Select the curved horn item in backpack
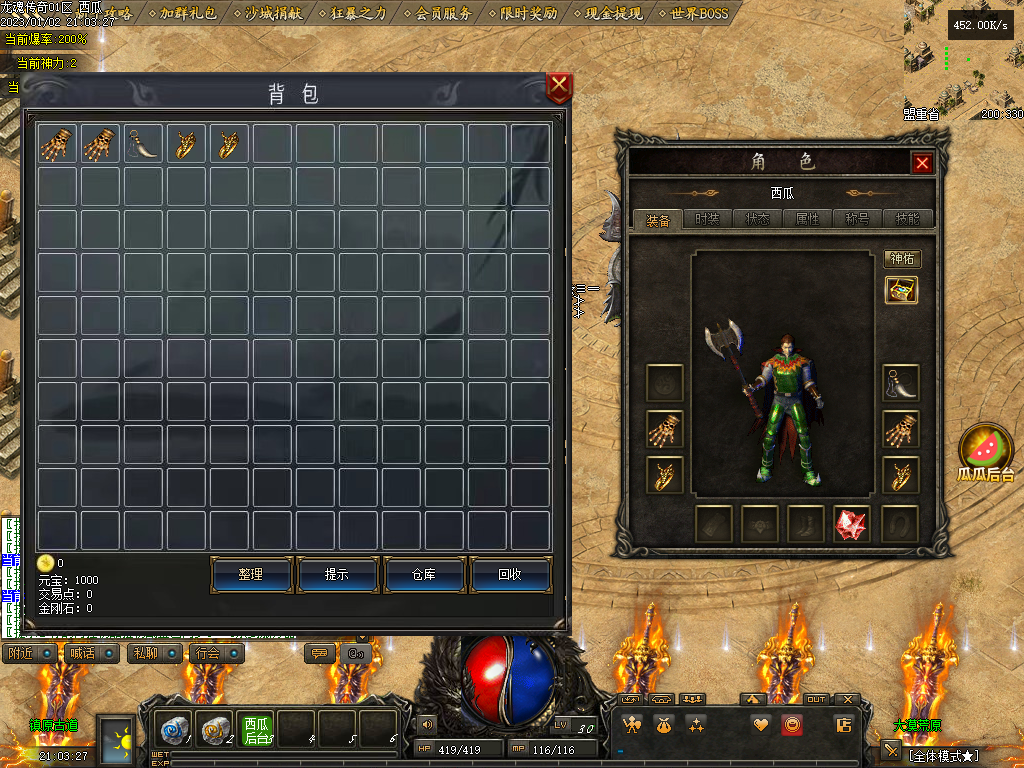 click(145, 144)
